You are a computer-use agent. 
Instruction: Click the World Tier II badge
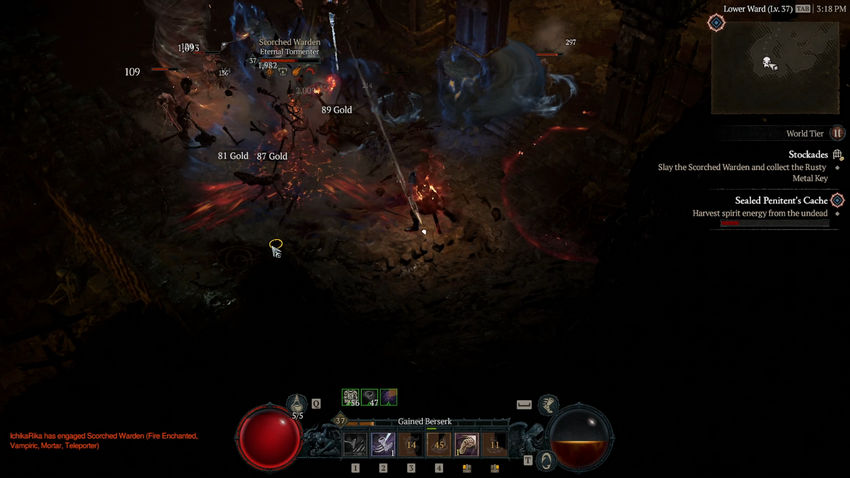point(837,133)
